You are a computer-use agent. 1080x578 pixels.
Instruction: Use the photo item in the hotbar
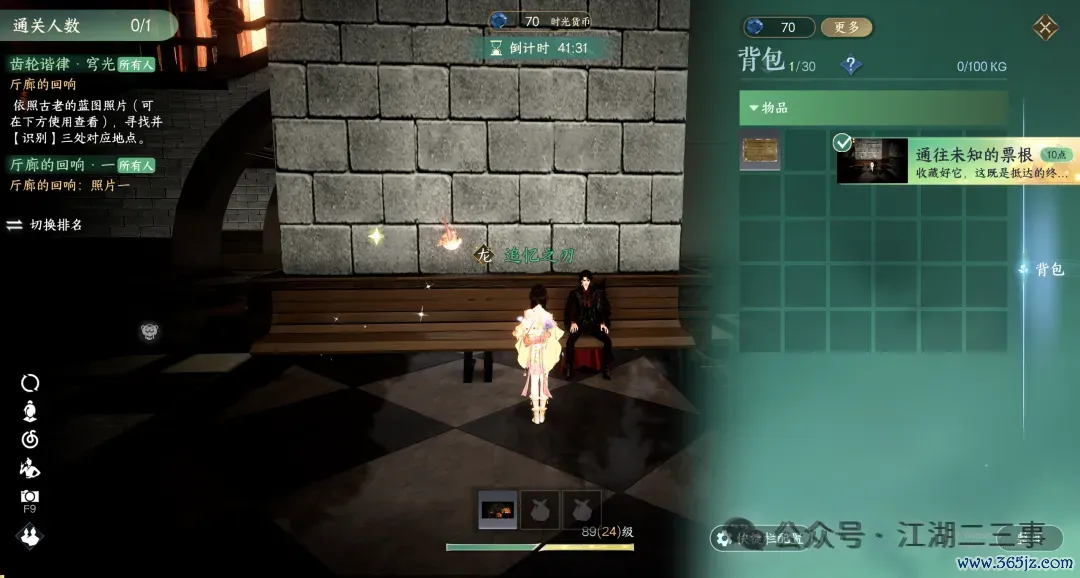click(x=498, y=510)
